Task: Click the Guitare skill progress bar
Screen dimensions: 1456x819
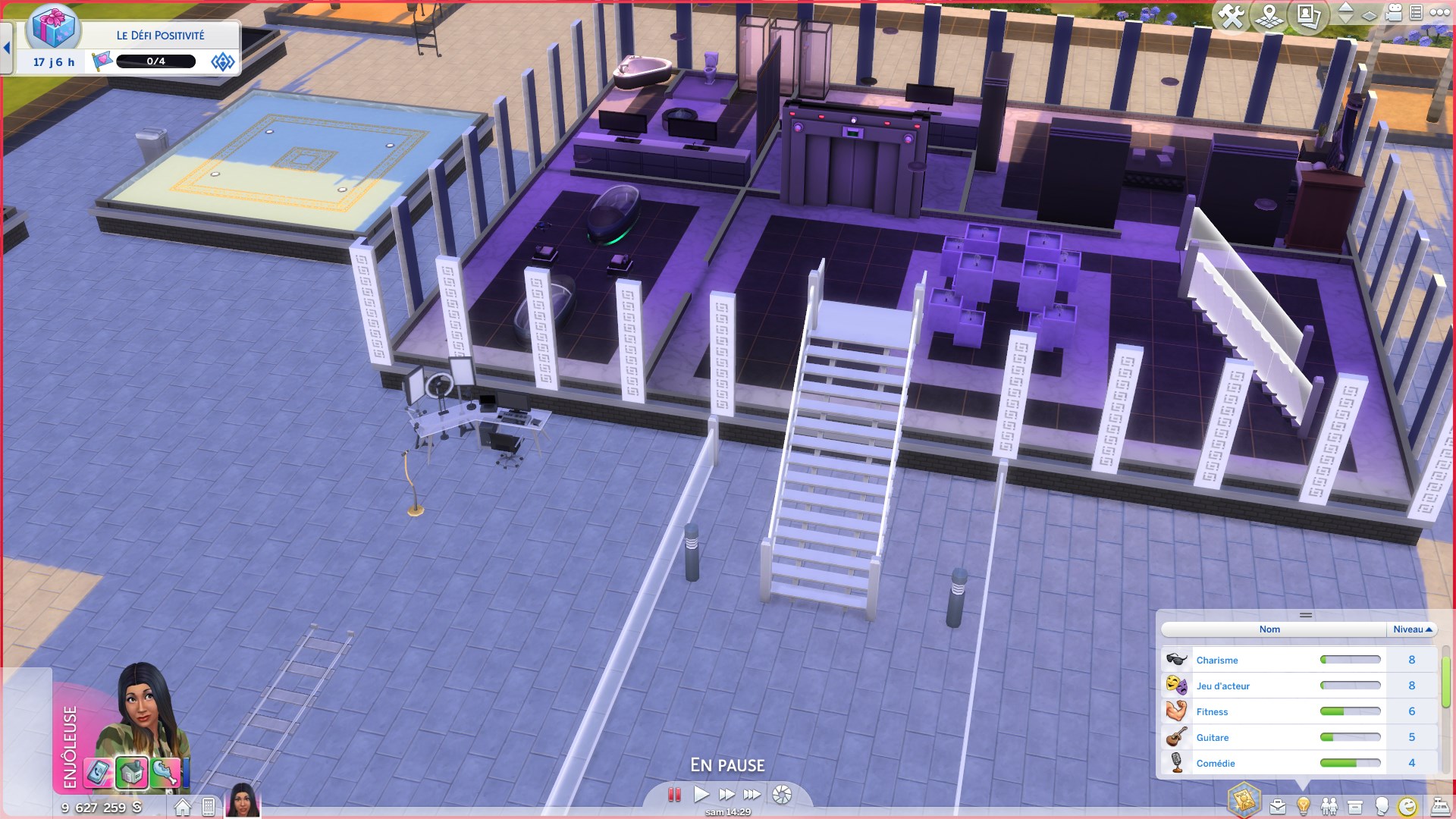Action: click(1351, 737)
